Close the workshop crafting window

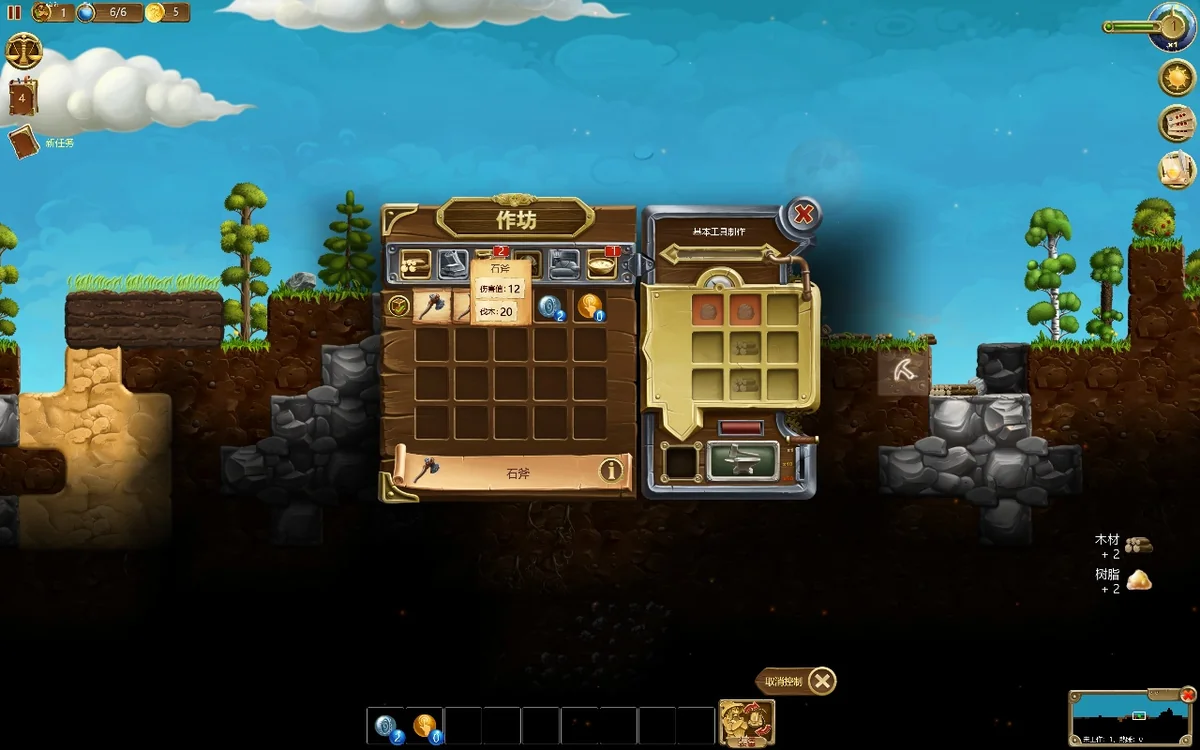[x=802, y=214]
